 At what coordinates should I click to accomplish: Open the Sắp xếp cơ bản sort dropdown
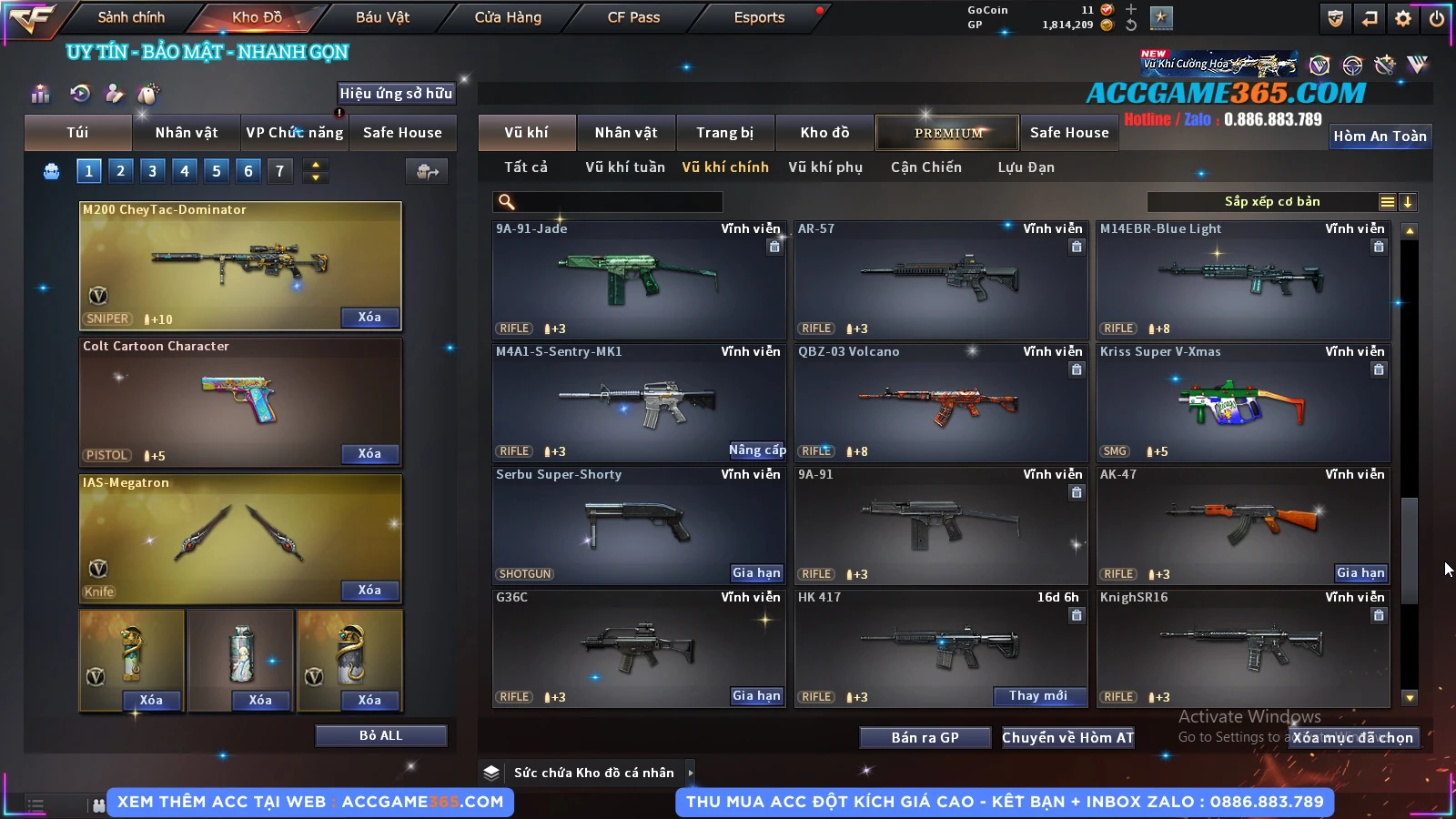coord(1271,202)
